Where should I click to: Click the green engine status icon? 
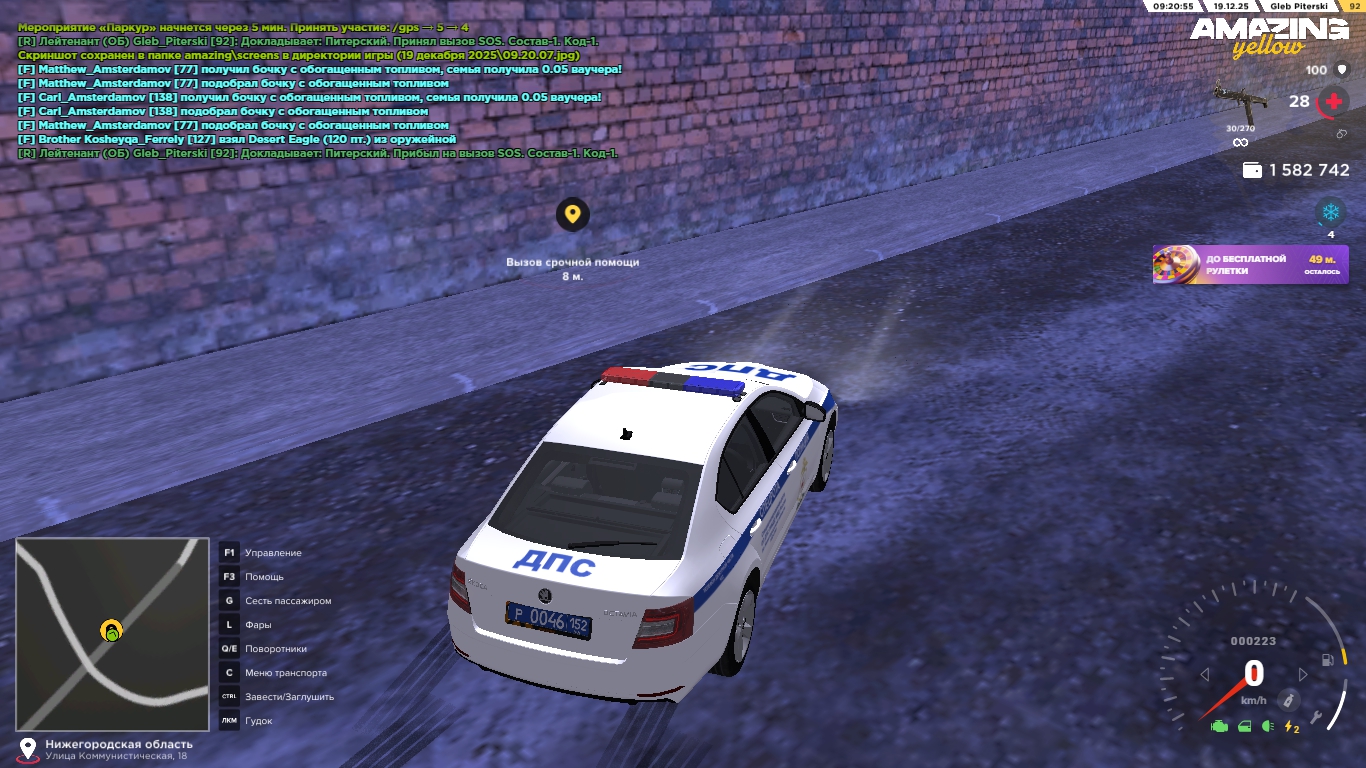click(1219, 726)
